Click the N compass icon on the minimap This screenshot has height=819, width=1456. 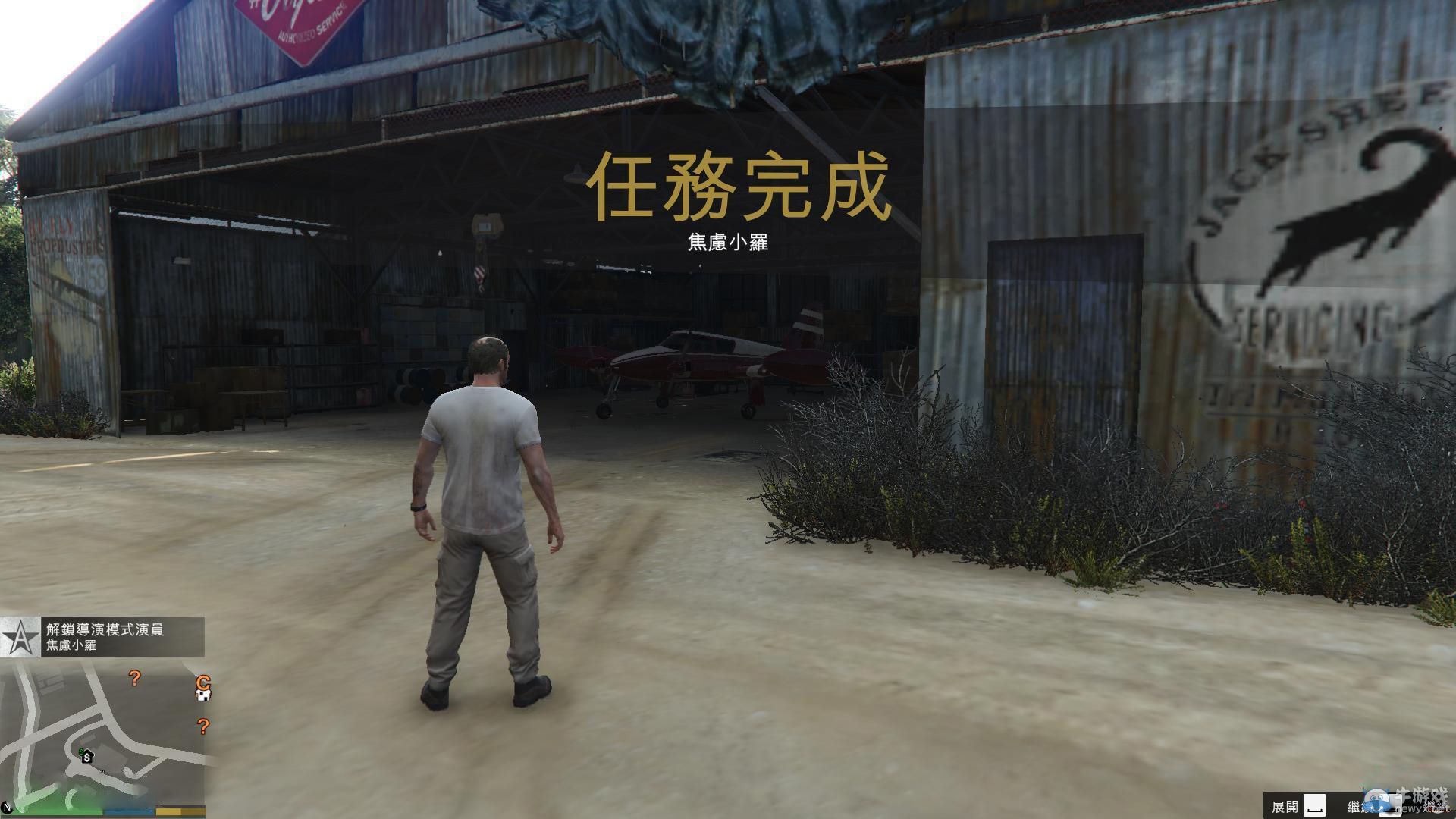8,808
